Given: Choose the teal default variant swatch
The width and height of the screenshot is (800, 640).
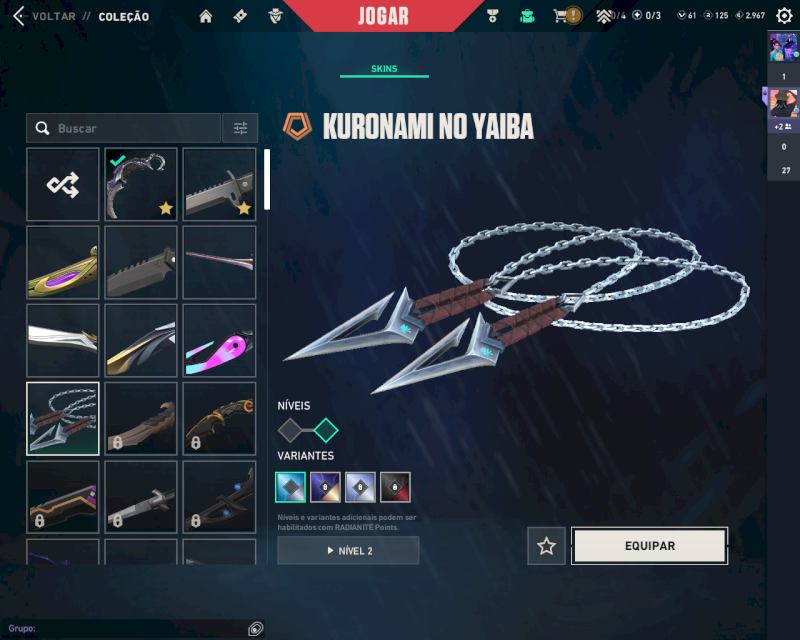Looking at the screenshot, I should [x=290, y=487].
